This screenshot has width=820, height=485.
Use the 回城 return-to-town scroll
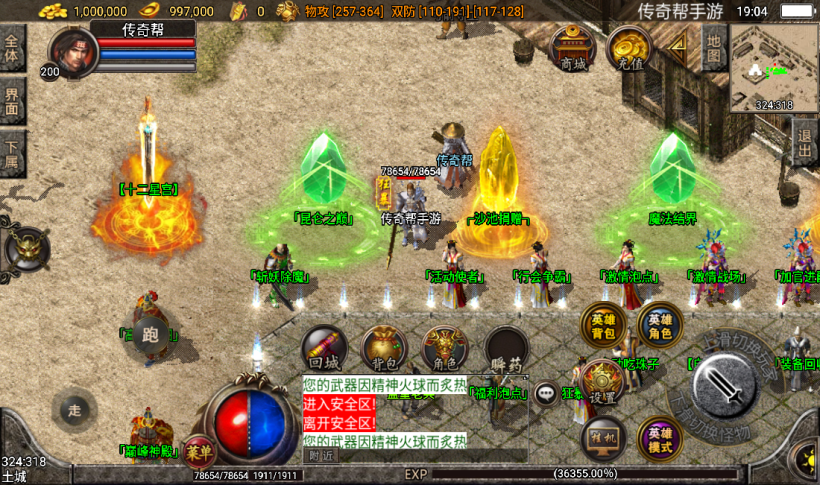click(325, 348)
